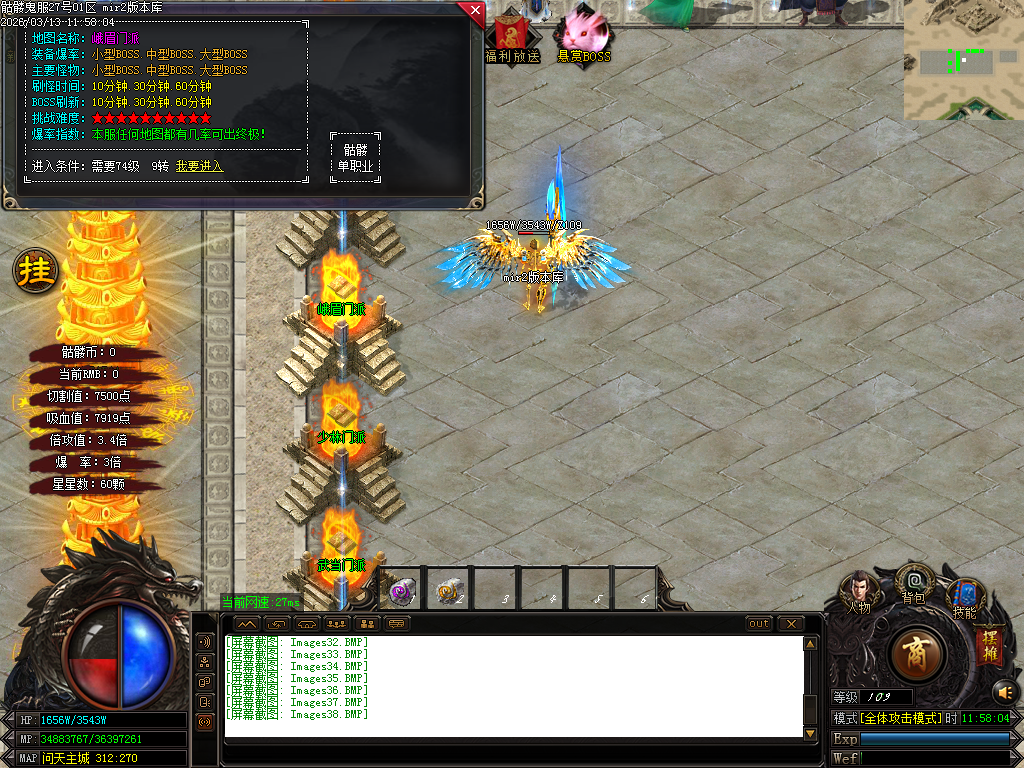
Task: Use the orange scroll in hotbar slot 2
Action: [450, 590]
